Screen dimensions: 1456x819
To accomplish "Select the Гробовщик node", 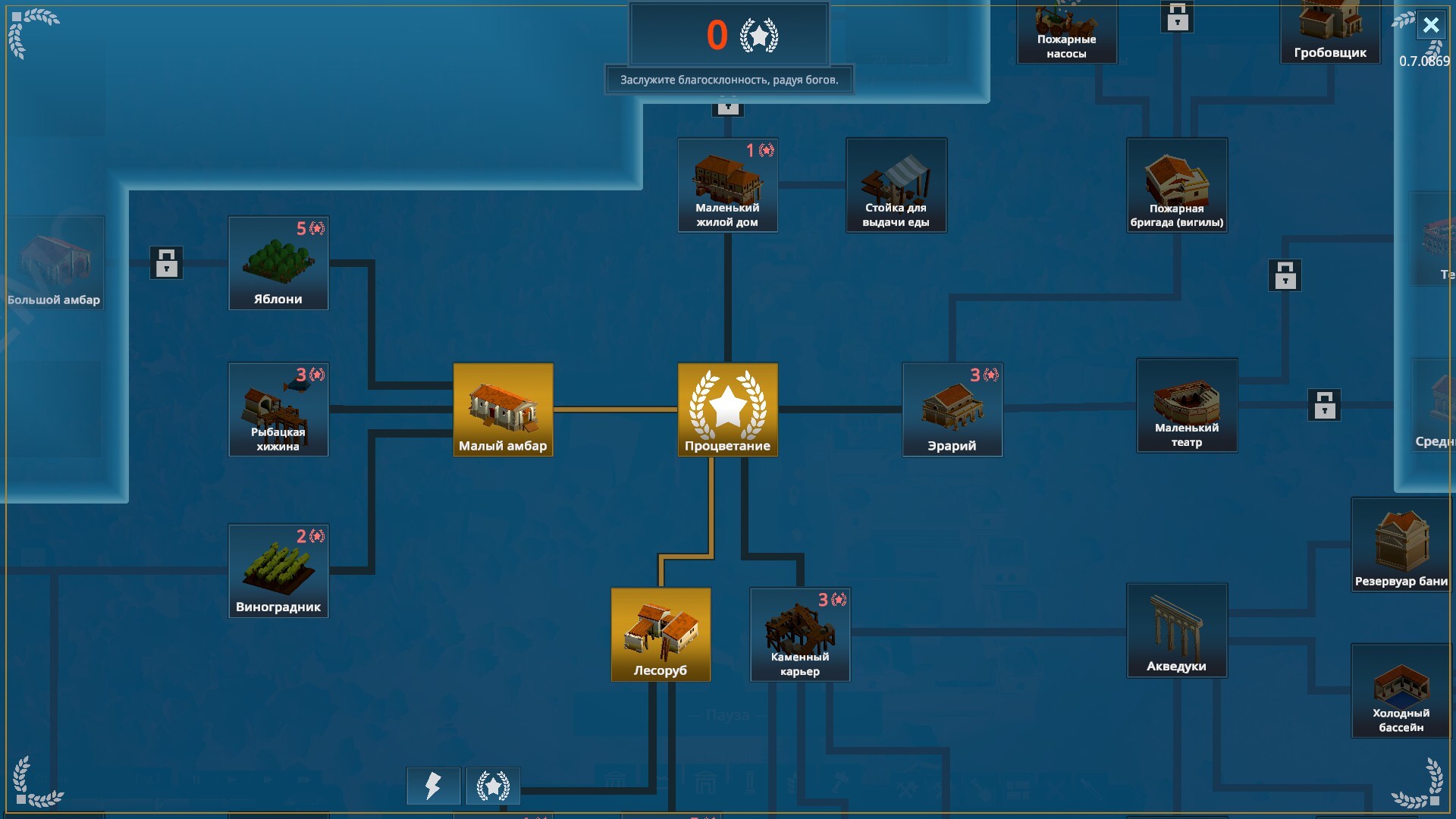I will (1330, 30).
